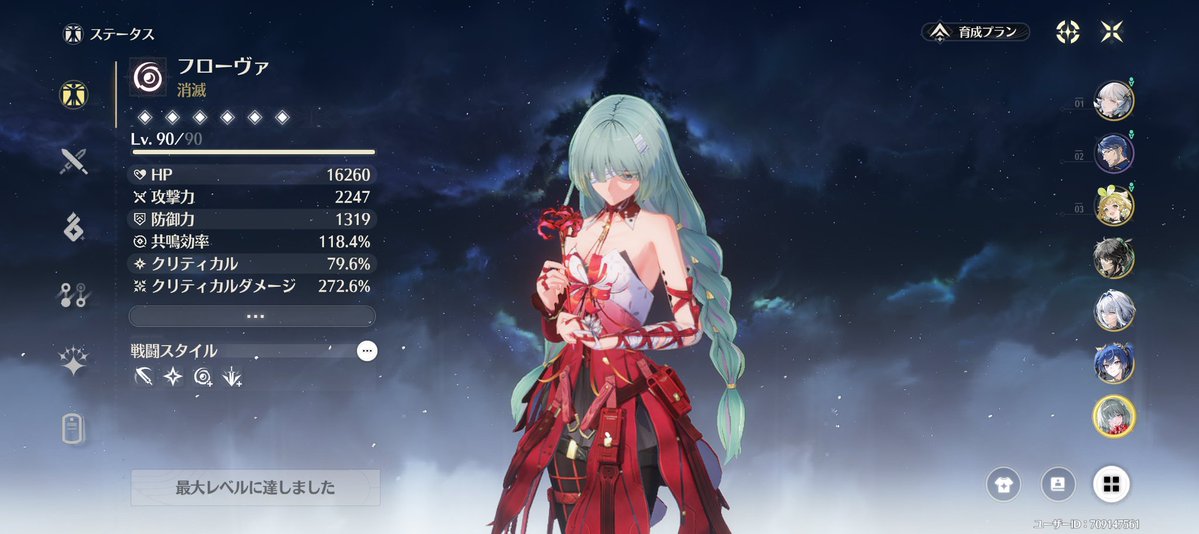Open the outfit menu with the shirt icon
The width and height of the screenshot is (1199, 534).
pyautogui.click(x=1003, y=485)
